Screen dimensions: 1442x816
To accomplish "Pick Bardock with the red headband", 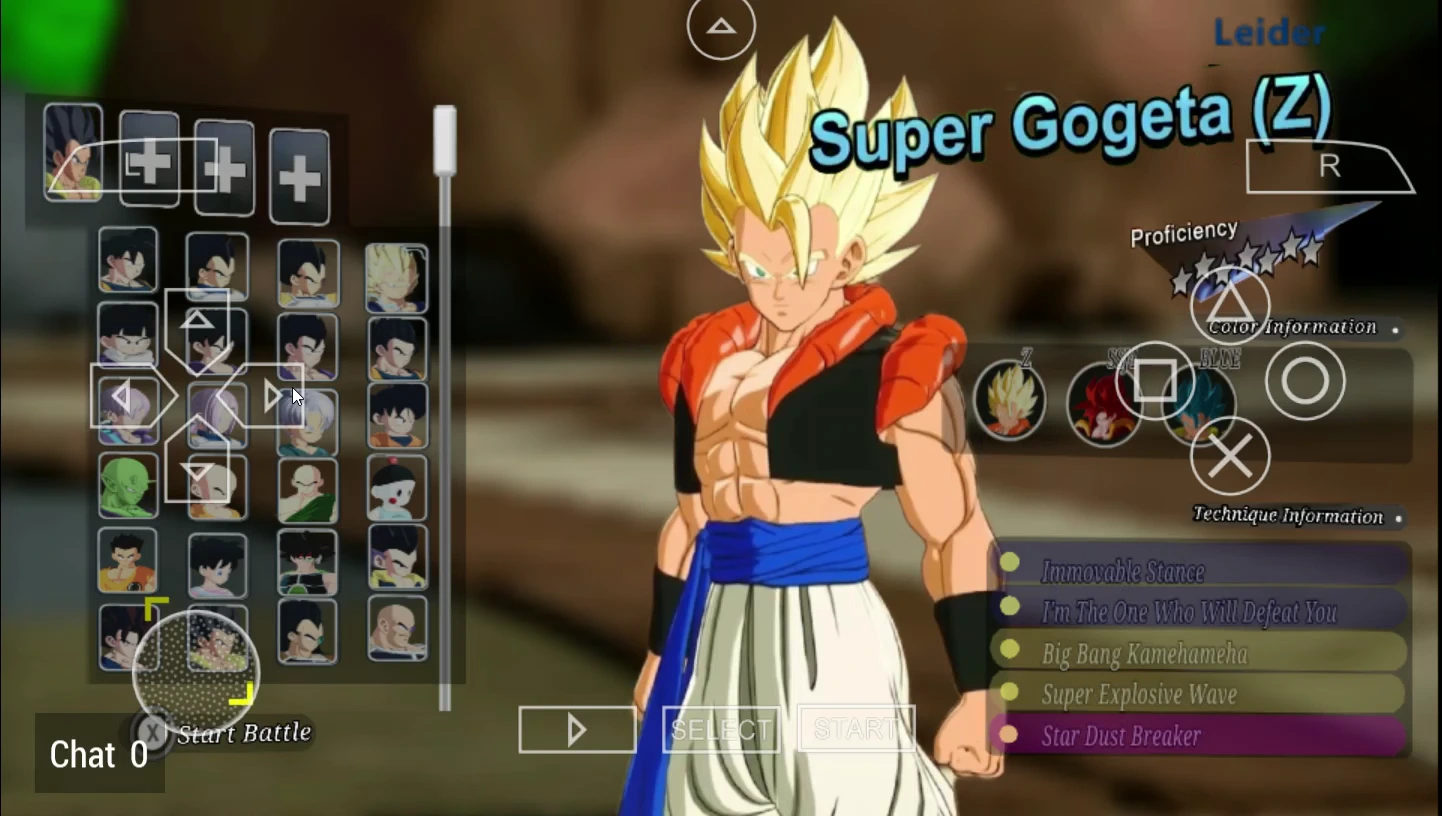I will point(307,562).
